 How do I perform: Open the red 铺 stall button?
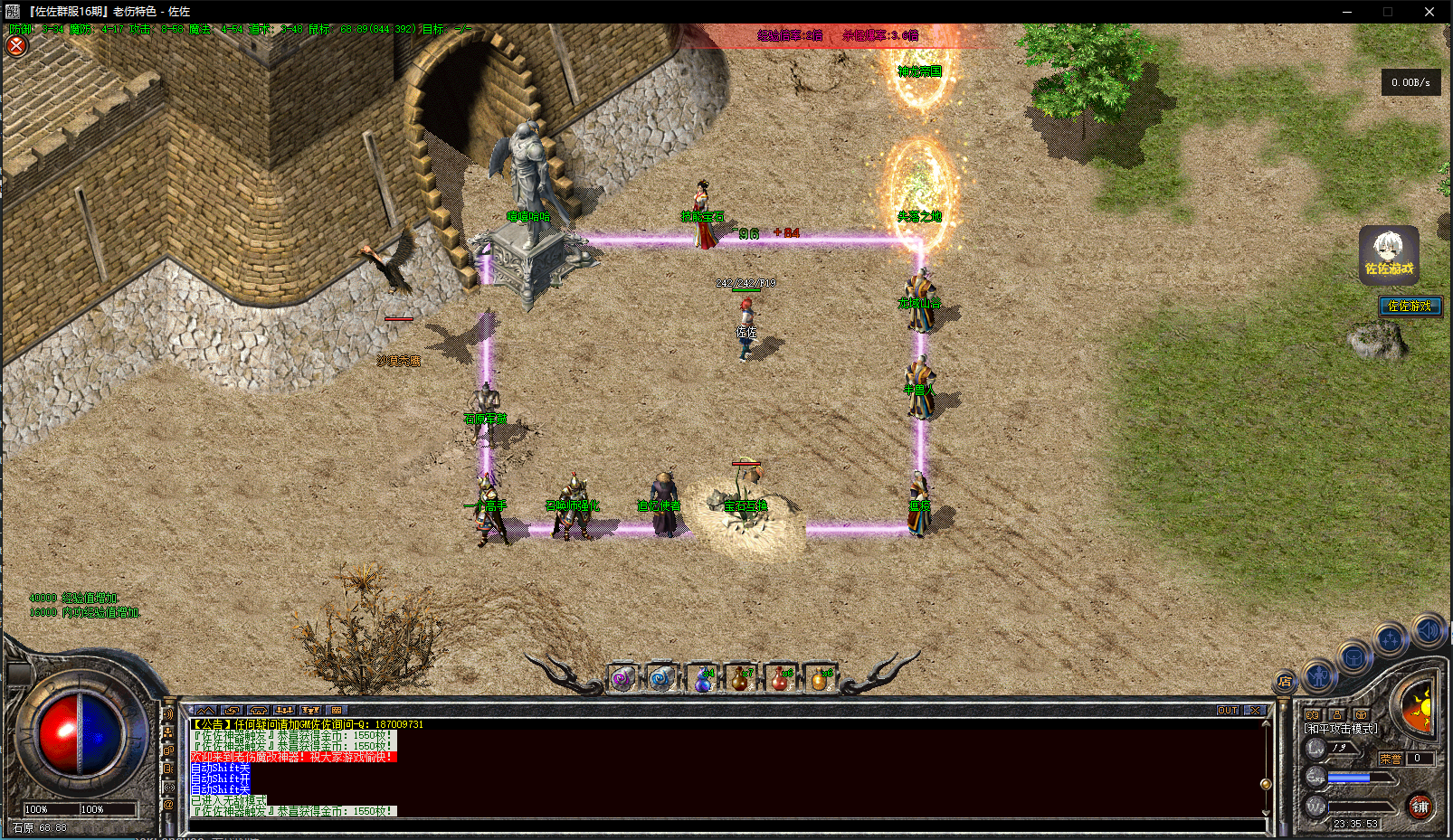1420,807
